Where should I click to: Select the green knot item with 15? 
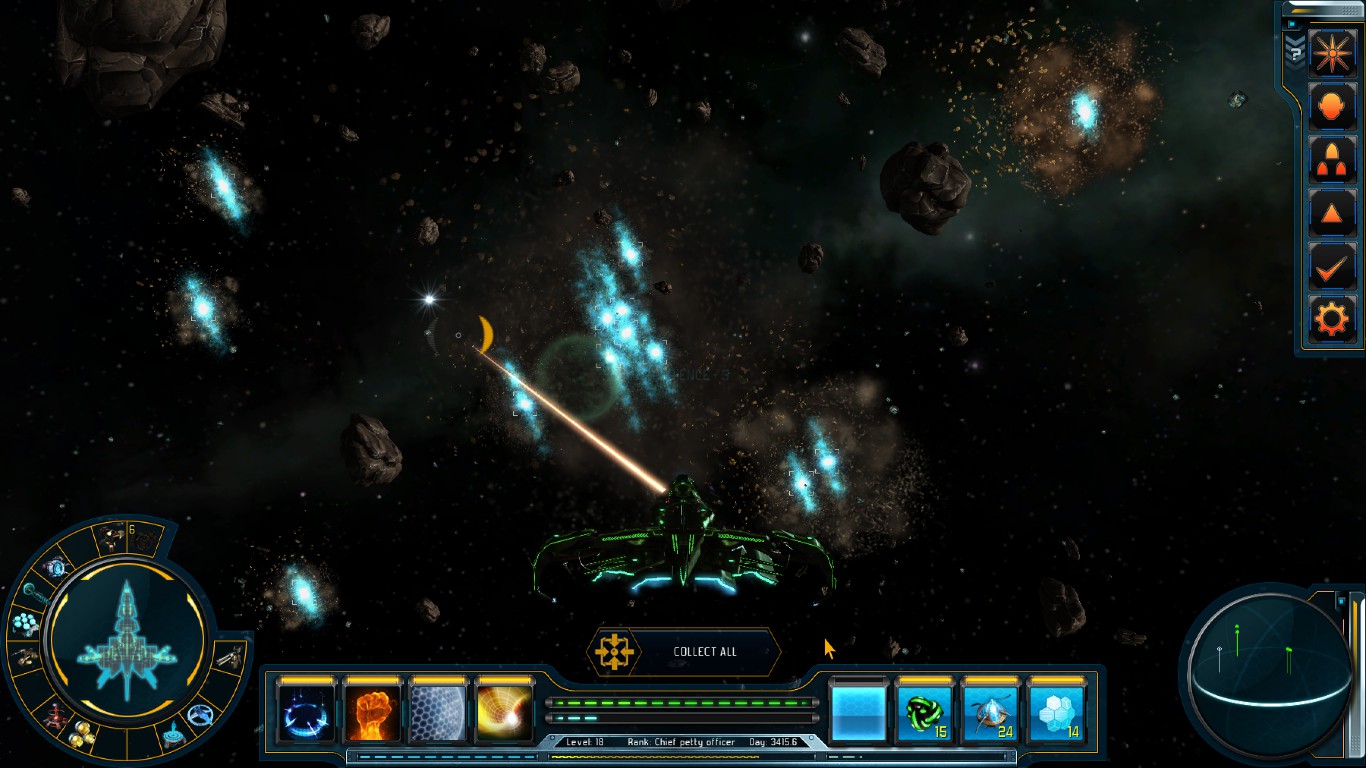[924, 713]
